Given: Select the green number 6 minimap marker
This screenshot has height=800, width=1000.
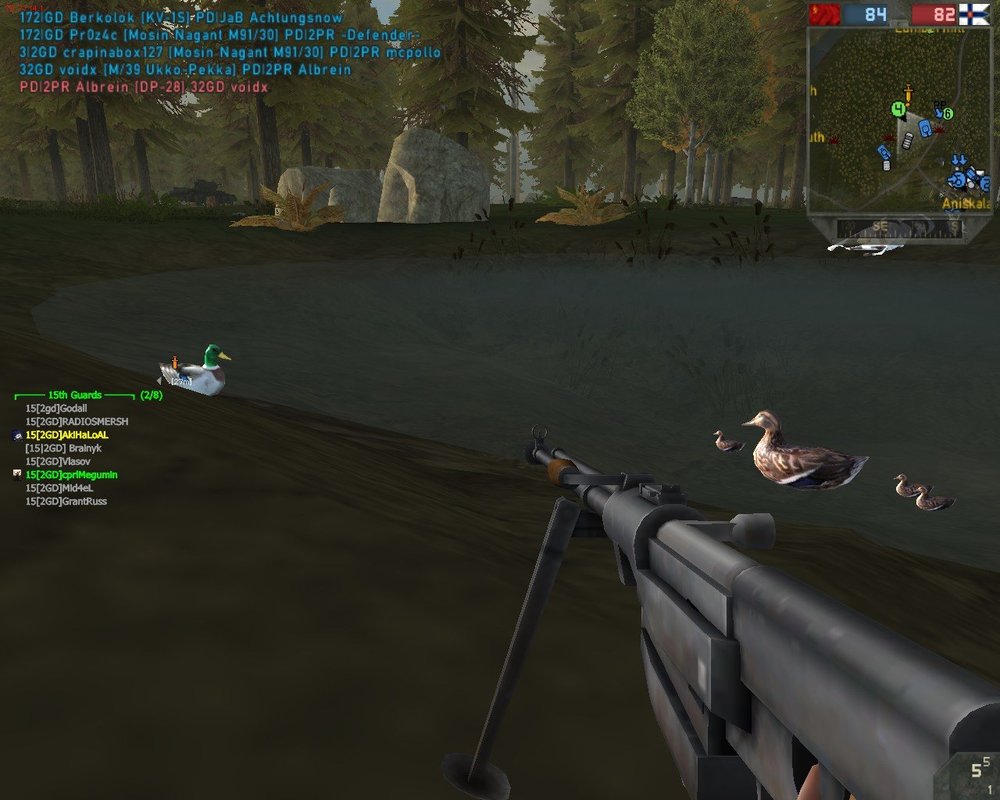Looking at the screenshot, I should [x=947, y=114].
